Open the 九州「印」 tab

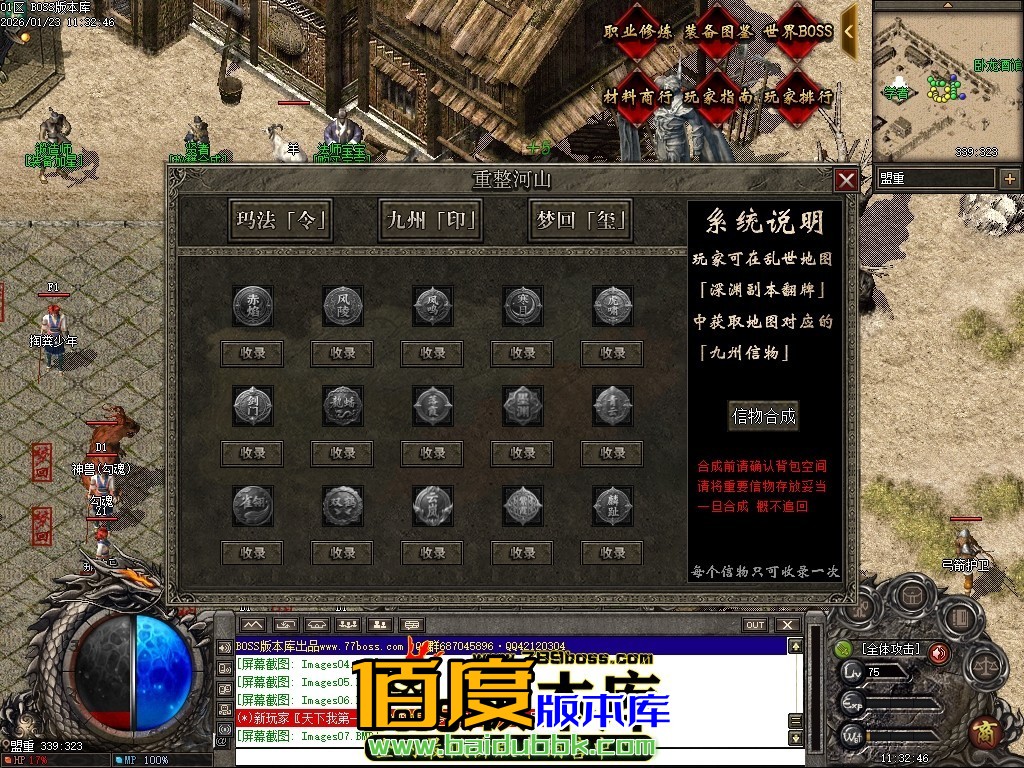tap(430, 220)
